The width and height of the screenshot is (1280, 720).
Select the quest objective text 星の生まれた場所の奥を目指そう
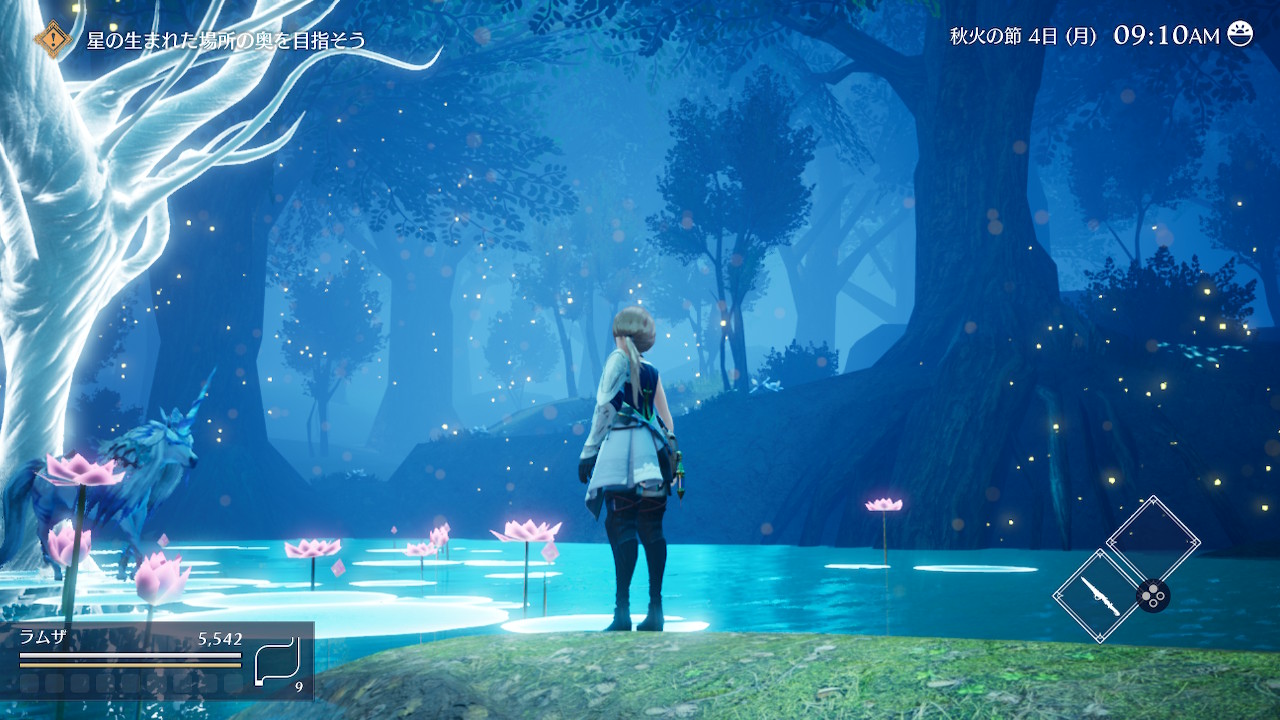click(226, 41)
